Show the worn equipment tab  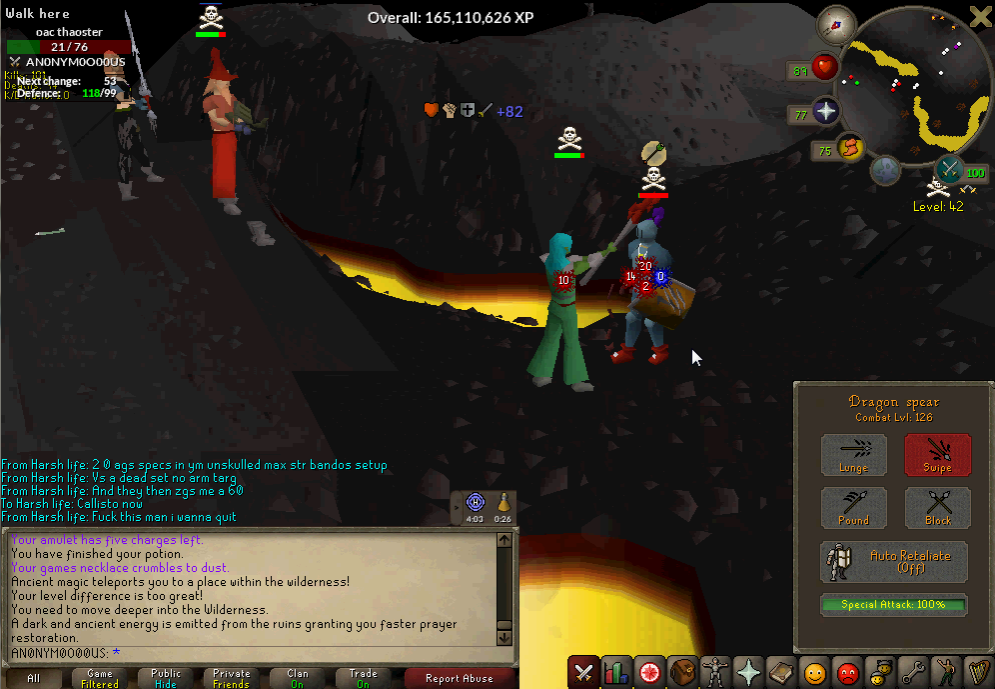click(x=715, y=672)
